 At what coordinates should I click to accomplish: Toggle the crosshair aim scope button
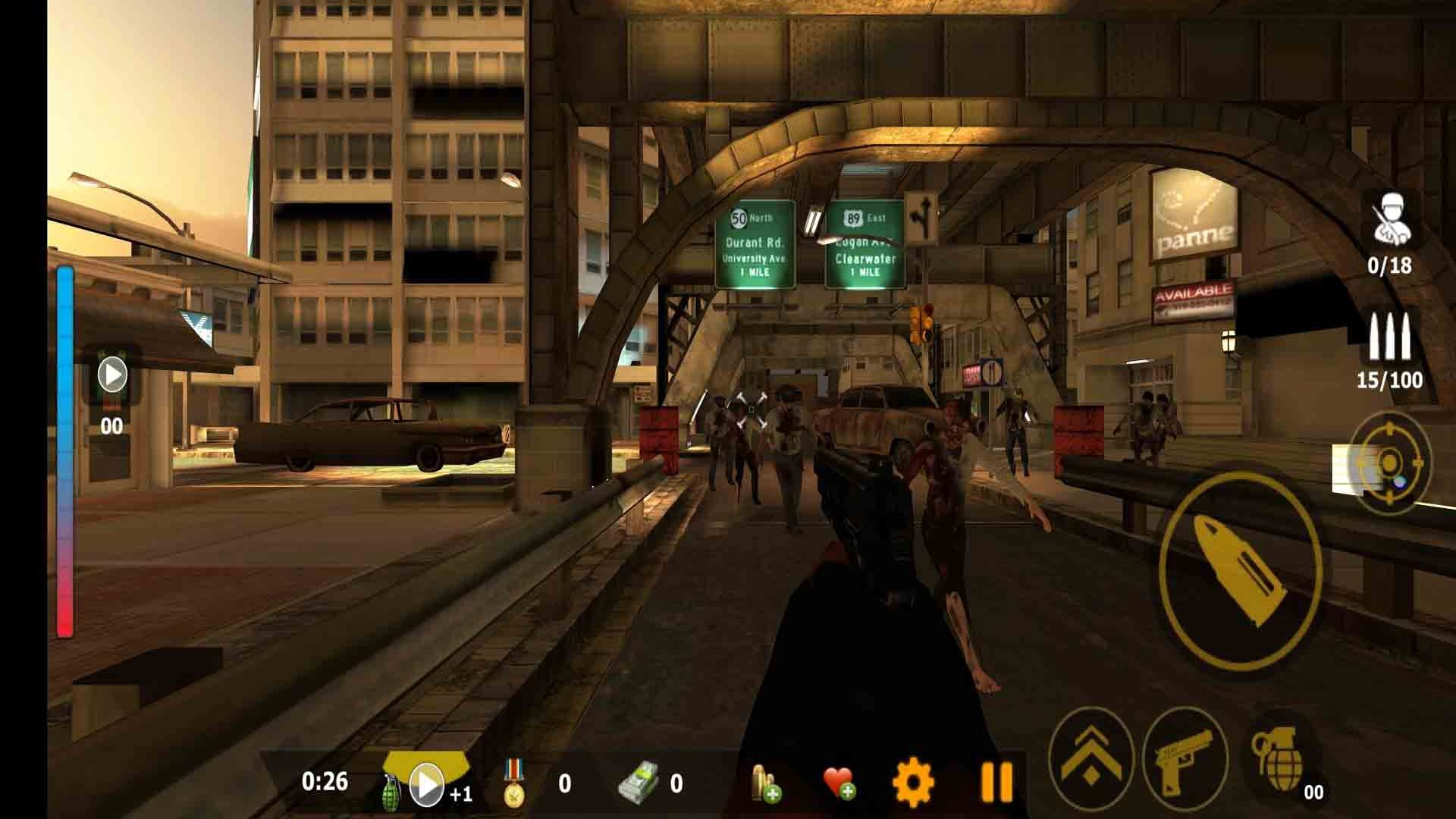tap(1389, 462)
